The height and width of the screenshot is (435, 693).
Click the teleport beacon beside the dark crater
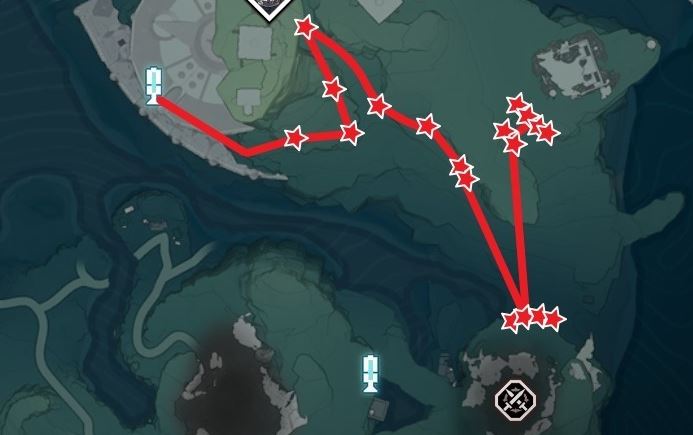click(370, 373)
